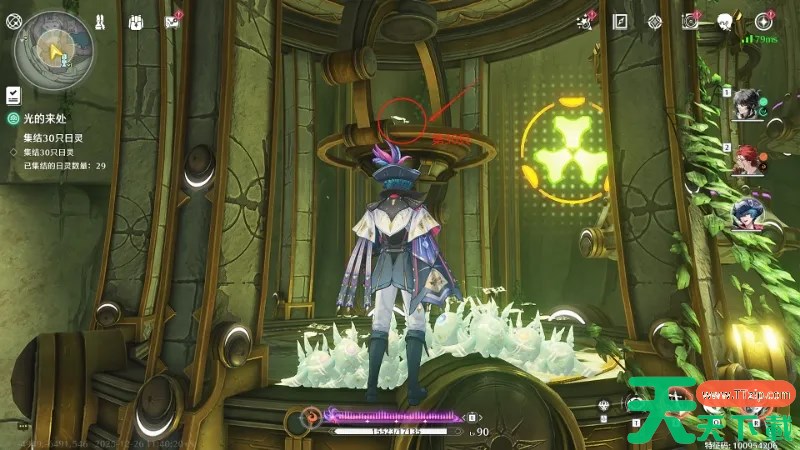Viewport: 800px width, 450px height.
Task: Open the diamond target icon
Action: [655, 21]
